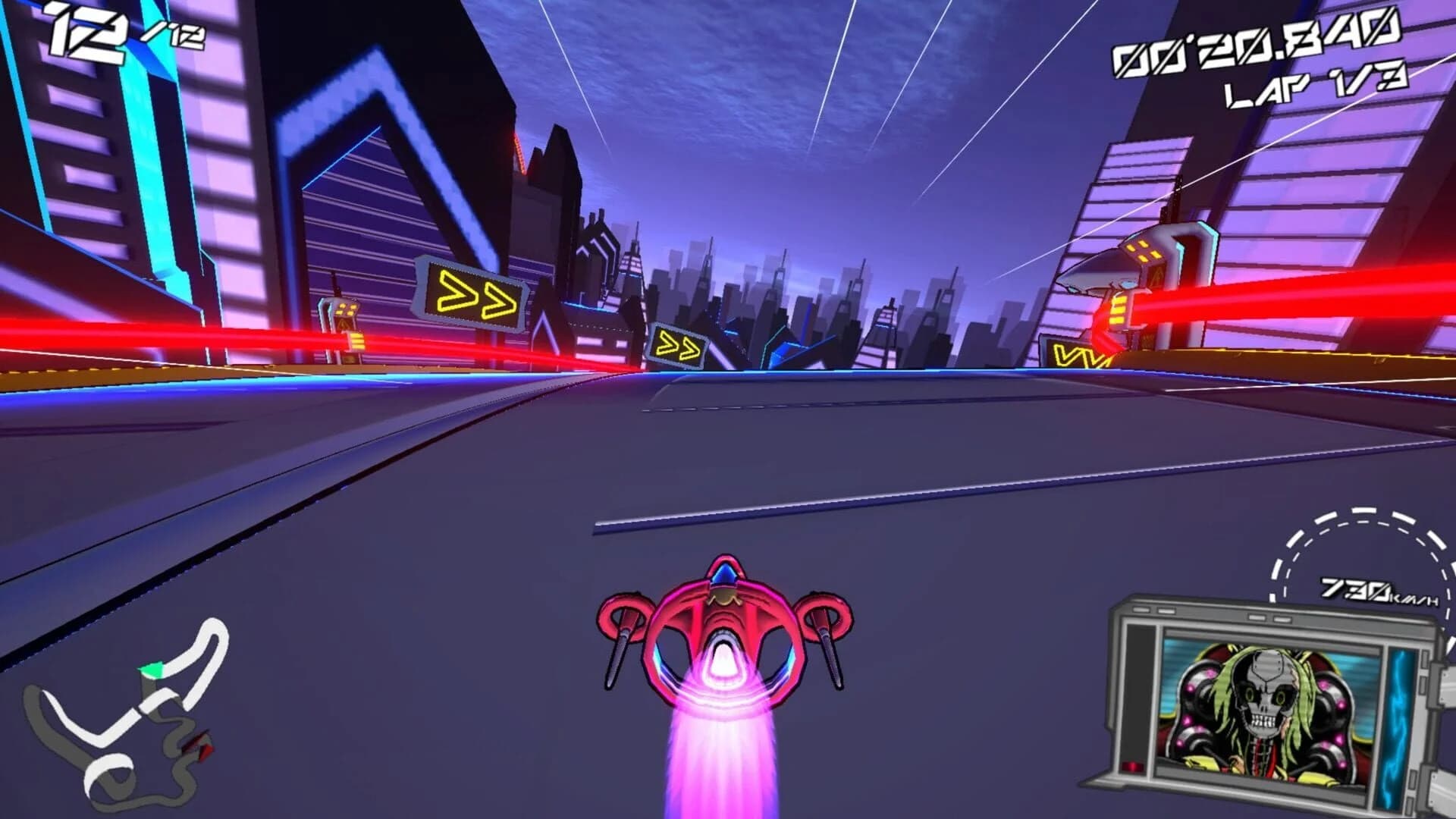
Task: Expand the minimap track overview
Action: coord(121,720)
